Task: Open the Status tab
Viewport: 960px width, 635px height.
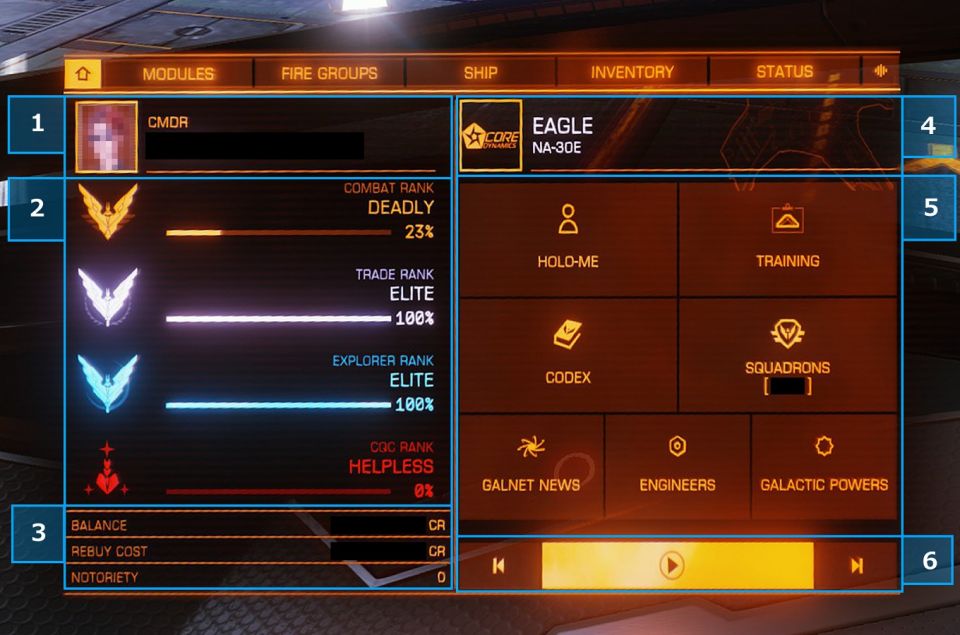Action: point(784,73)
